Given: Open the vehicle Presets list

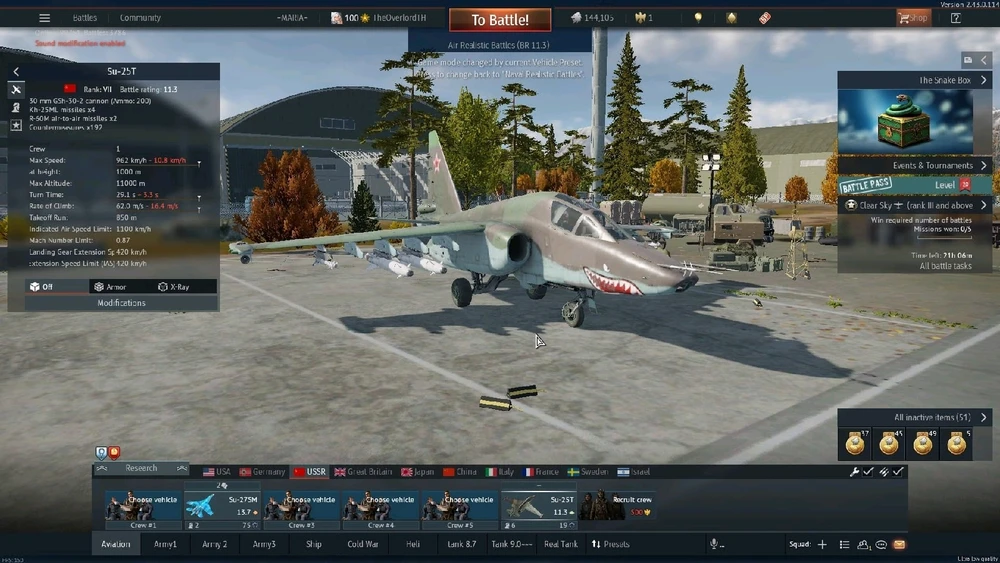Looking at the screenshot, I should (610, 544).
